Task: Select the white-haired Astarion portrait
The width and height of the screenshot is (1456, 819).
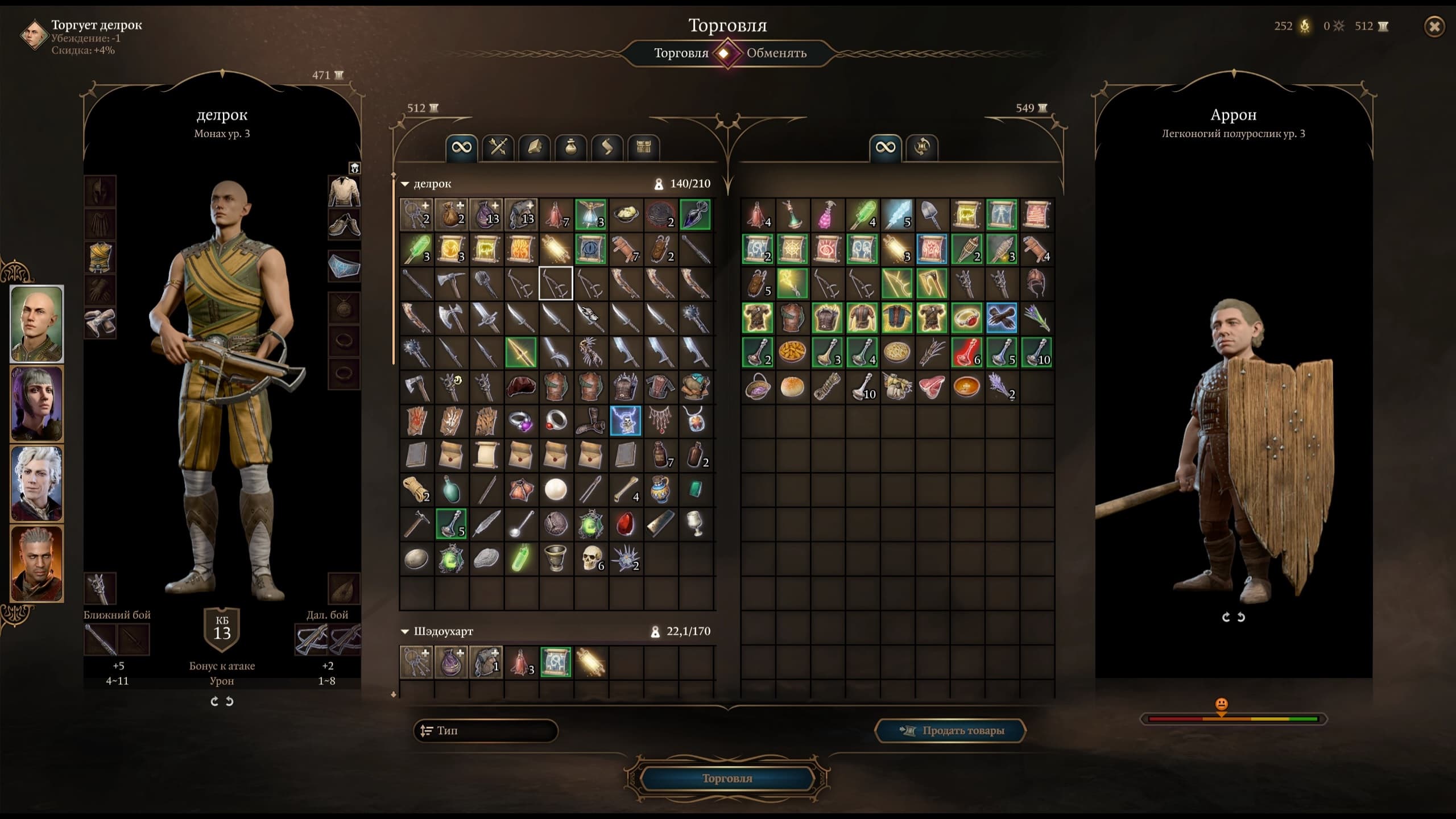Action: (37, 483)
